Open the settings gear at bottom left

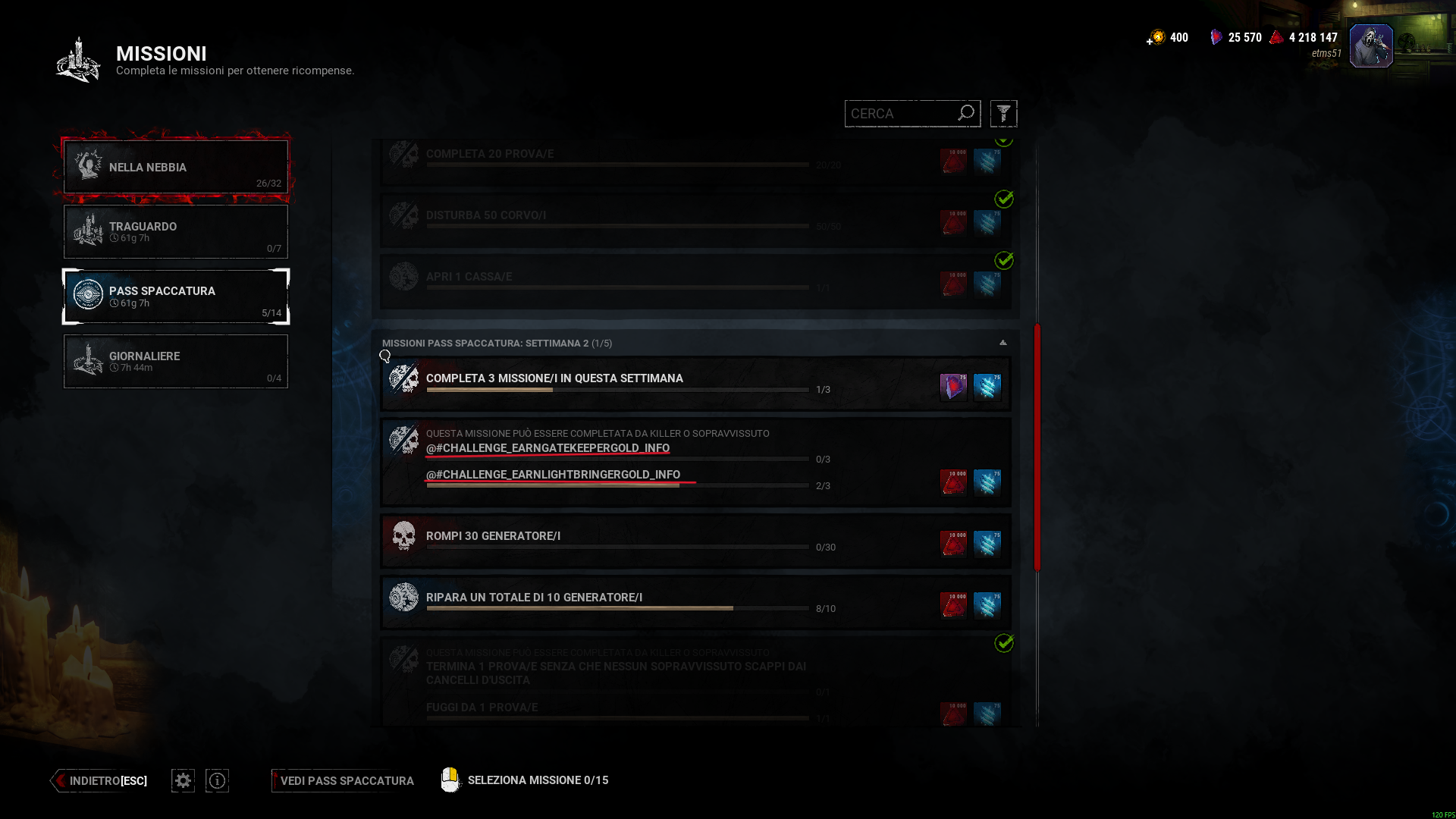(x=182, y=780)
